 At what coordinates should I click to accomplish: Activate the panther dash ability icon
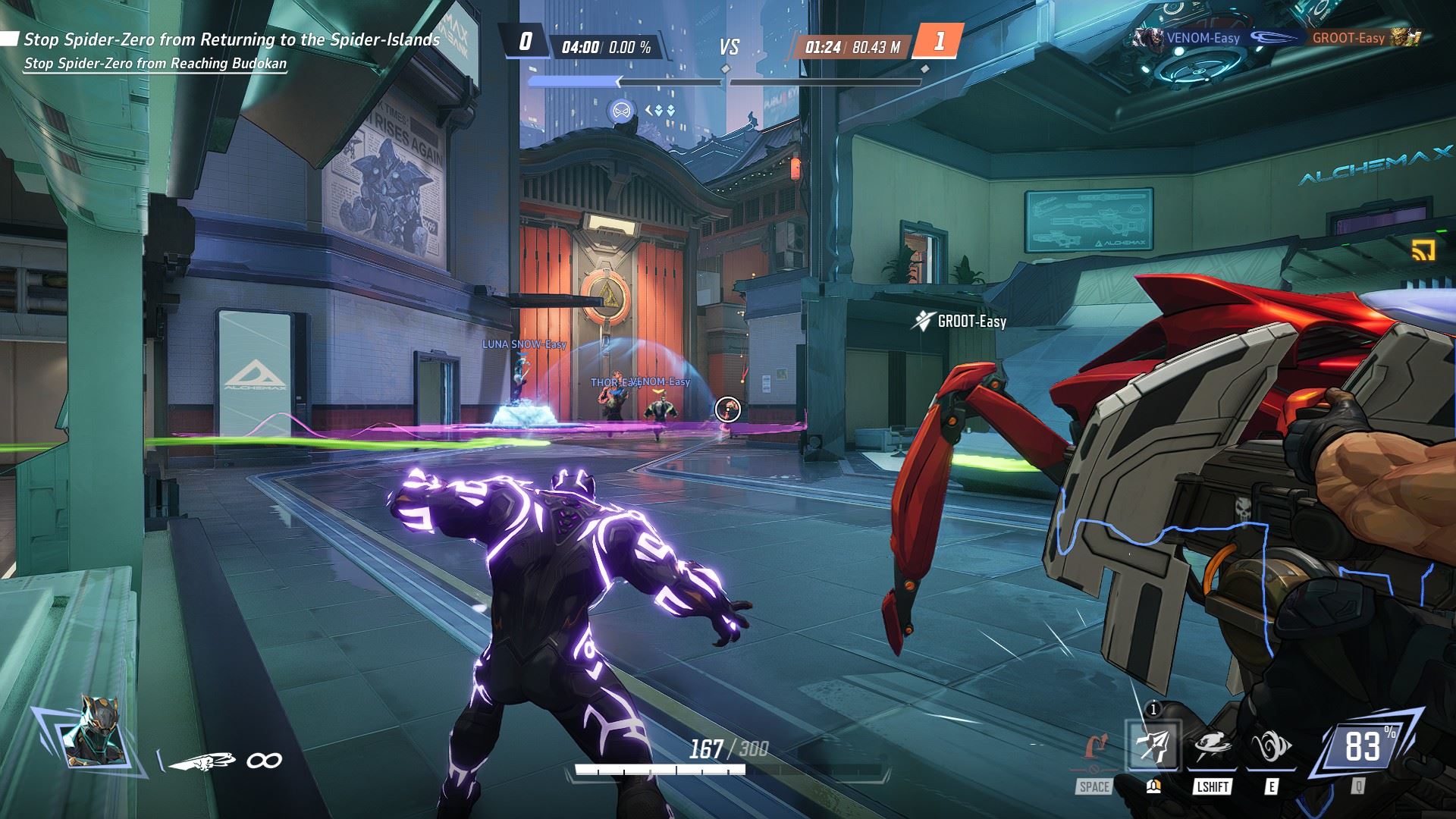1211,747
